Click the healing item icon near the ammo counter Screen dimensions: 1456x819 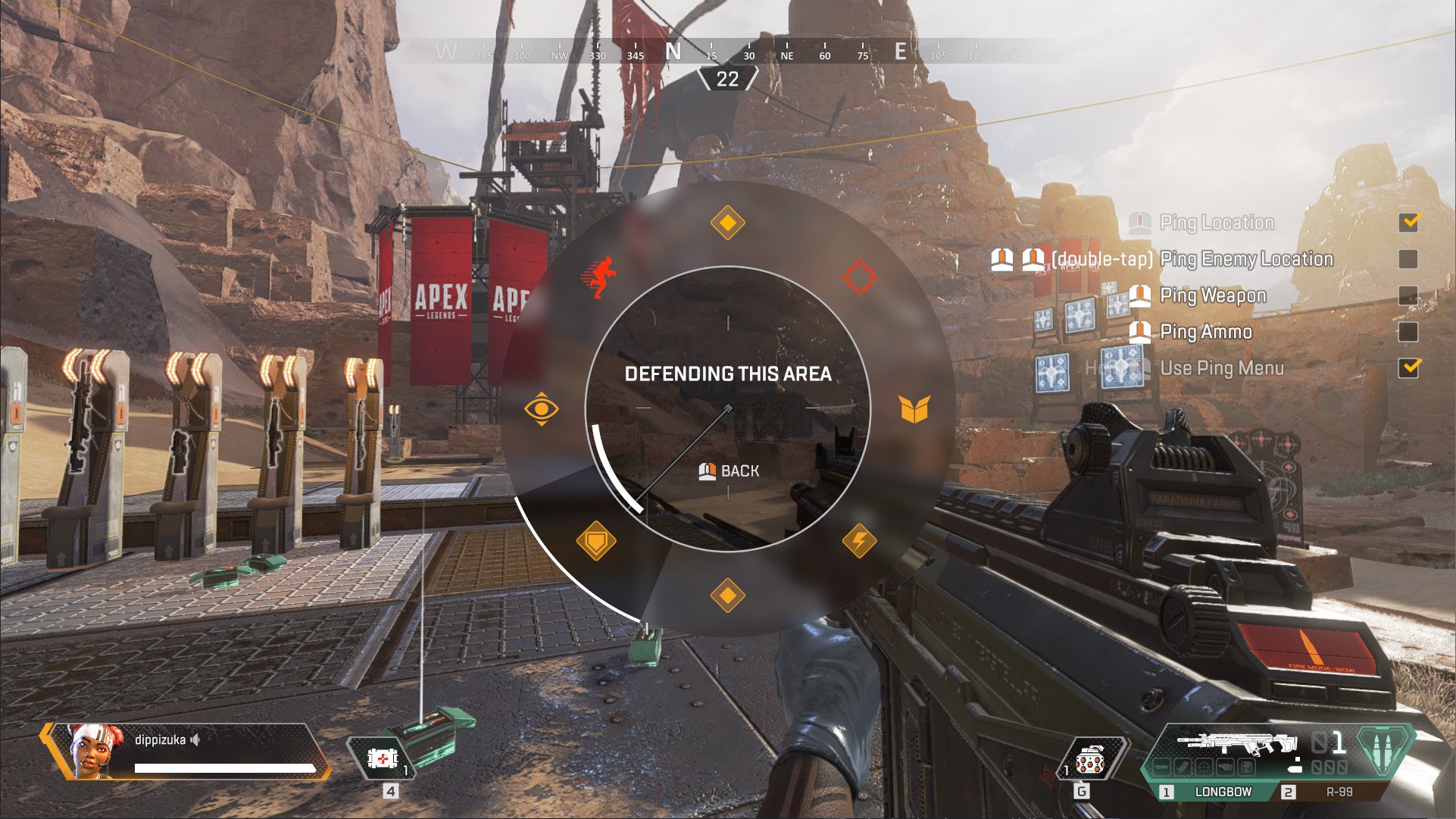point(384,758)
